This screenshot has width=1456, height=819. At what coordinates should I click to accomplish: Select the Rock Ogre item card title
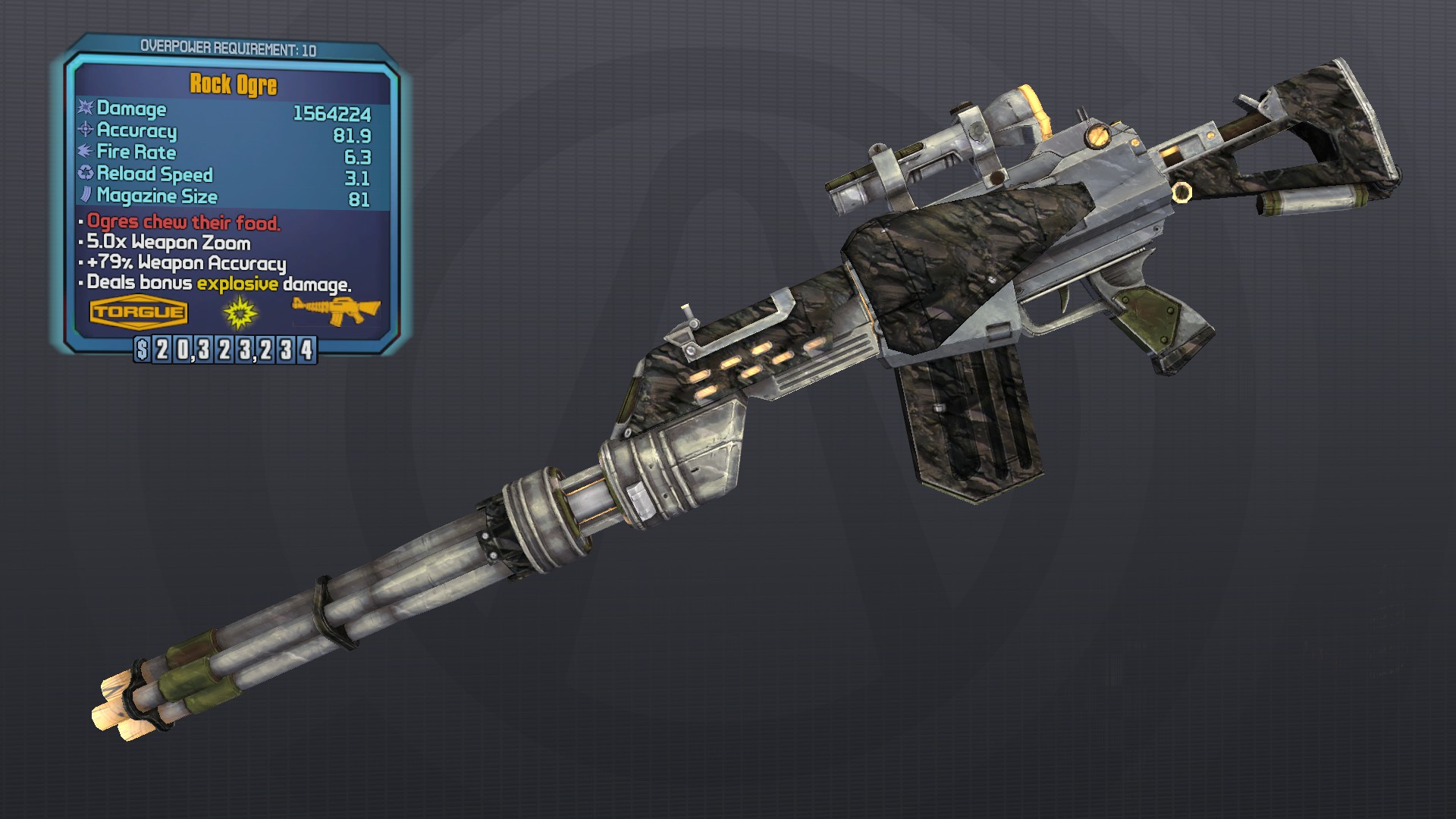pyautogui.click(x=233, y=84)
